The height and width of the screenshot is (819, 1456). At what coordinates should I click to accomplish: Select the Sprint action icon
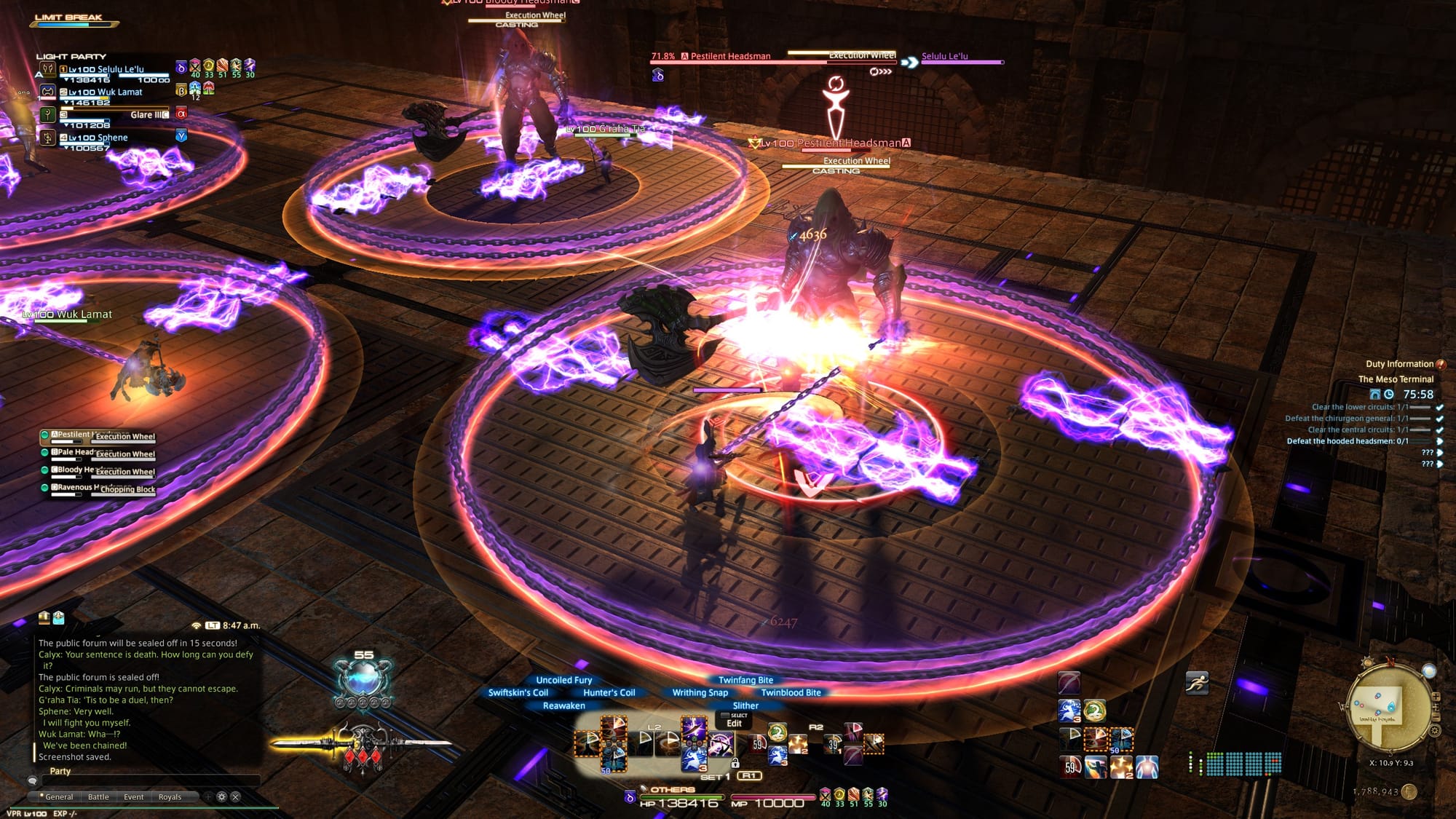tap(1198, 683)
